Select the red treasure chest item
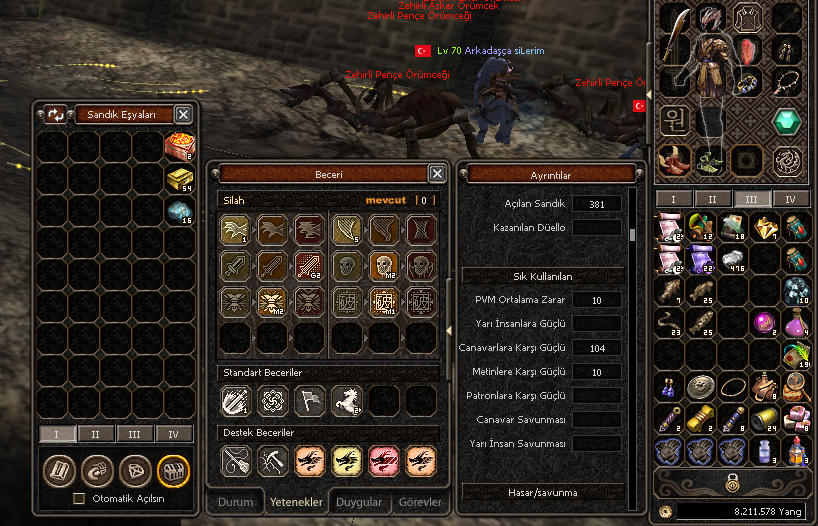 pos(179,146)
